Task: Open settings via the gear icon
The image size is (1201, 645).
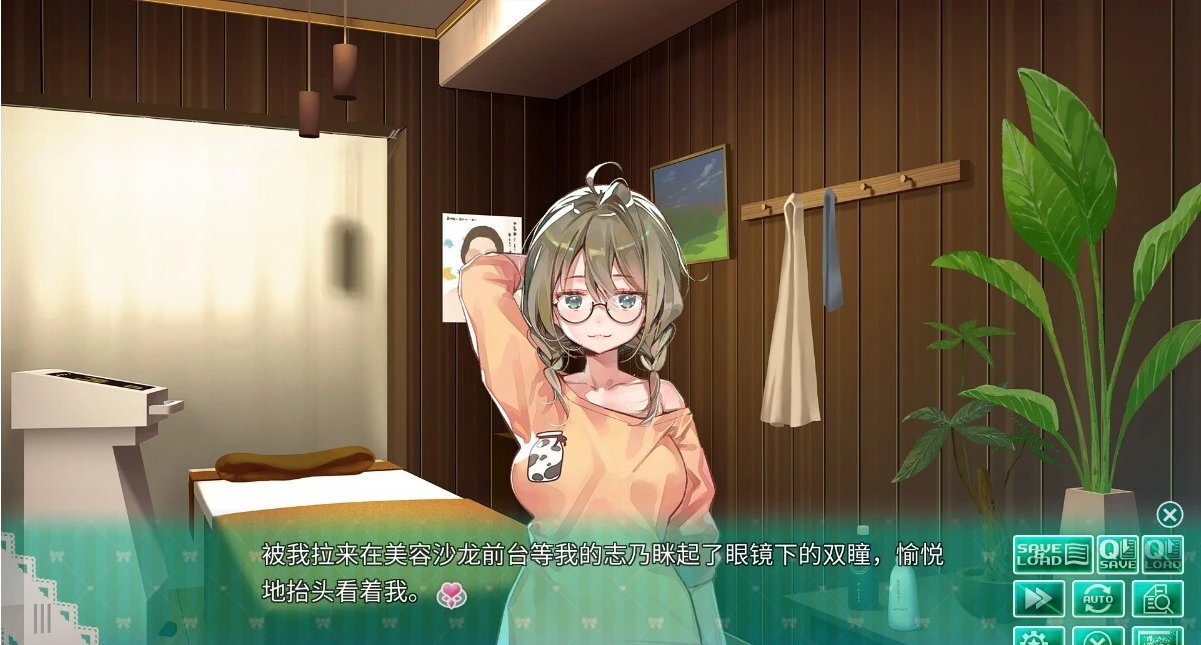Action: point(1038,636)
